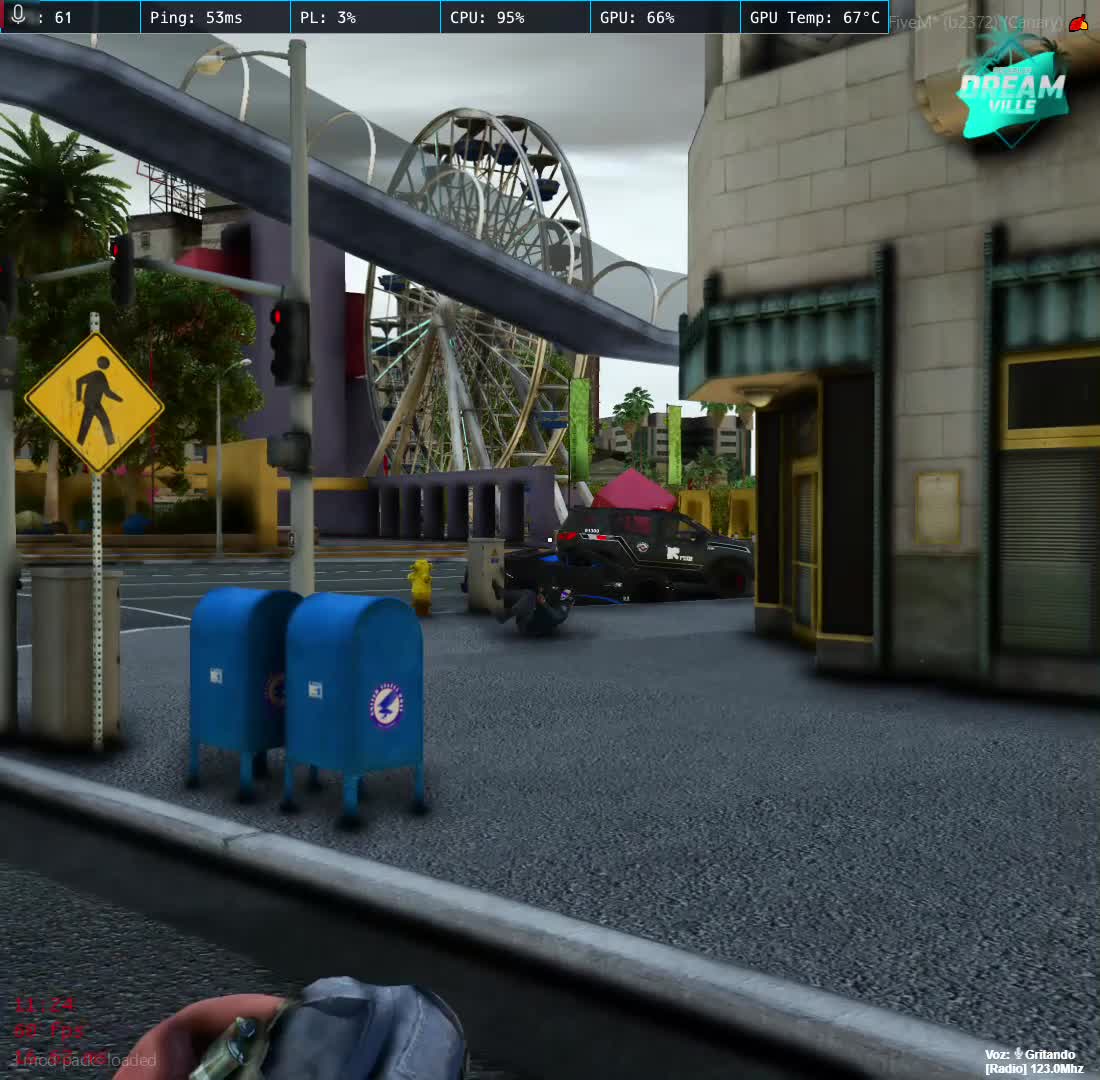Screen dimensions: 1100x1080
Task: Click the microphone icon in the stats overlay
Action: pyautogui.click(x=18, y=17)
